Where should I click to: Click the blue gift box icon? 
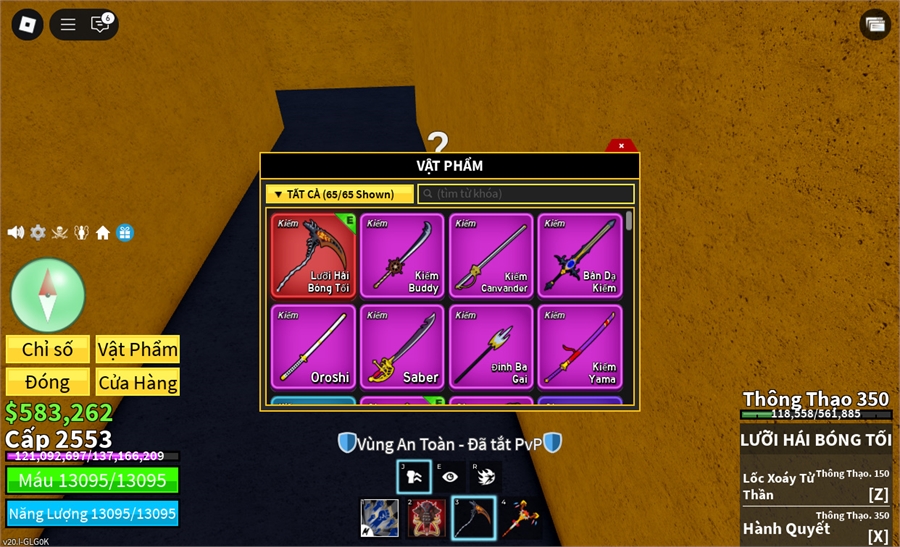(x=125, y=232)
